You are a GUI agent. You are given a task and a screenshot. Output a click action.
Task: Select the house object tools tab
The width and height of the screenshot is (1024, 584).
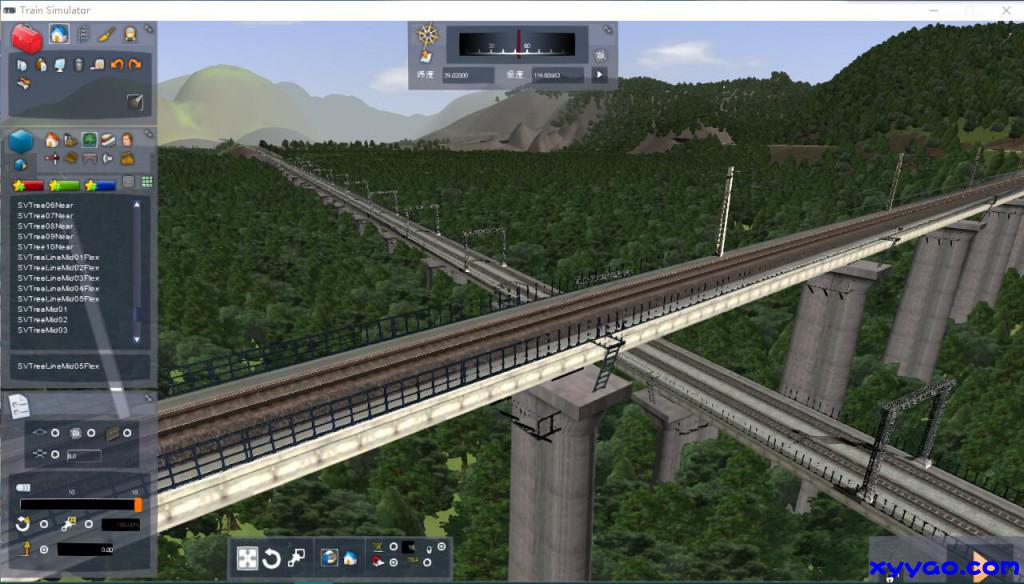(x=58, y=34)
